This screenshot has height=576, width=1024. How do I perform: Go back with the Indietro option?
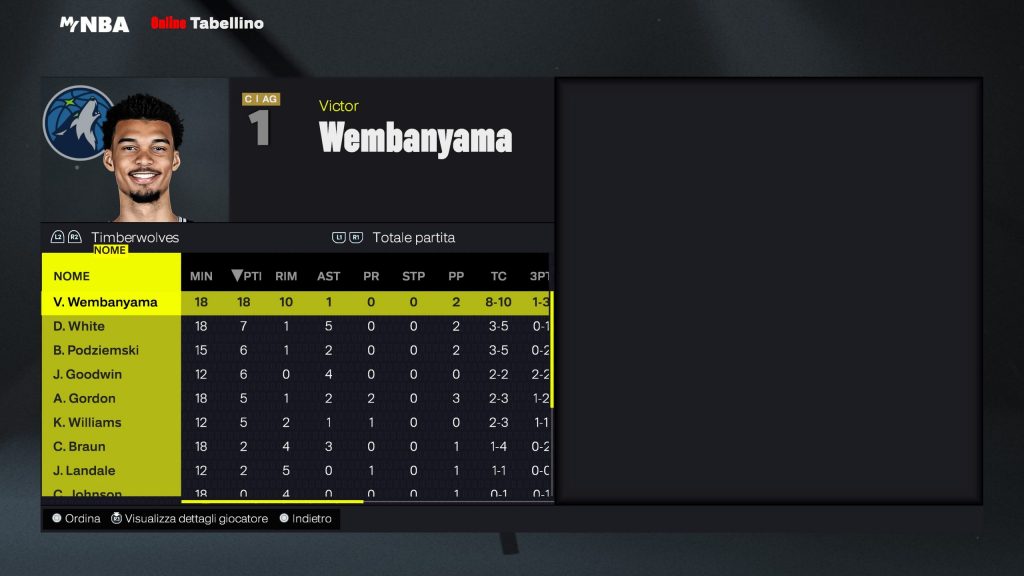310,519
